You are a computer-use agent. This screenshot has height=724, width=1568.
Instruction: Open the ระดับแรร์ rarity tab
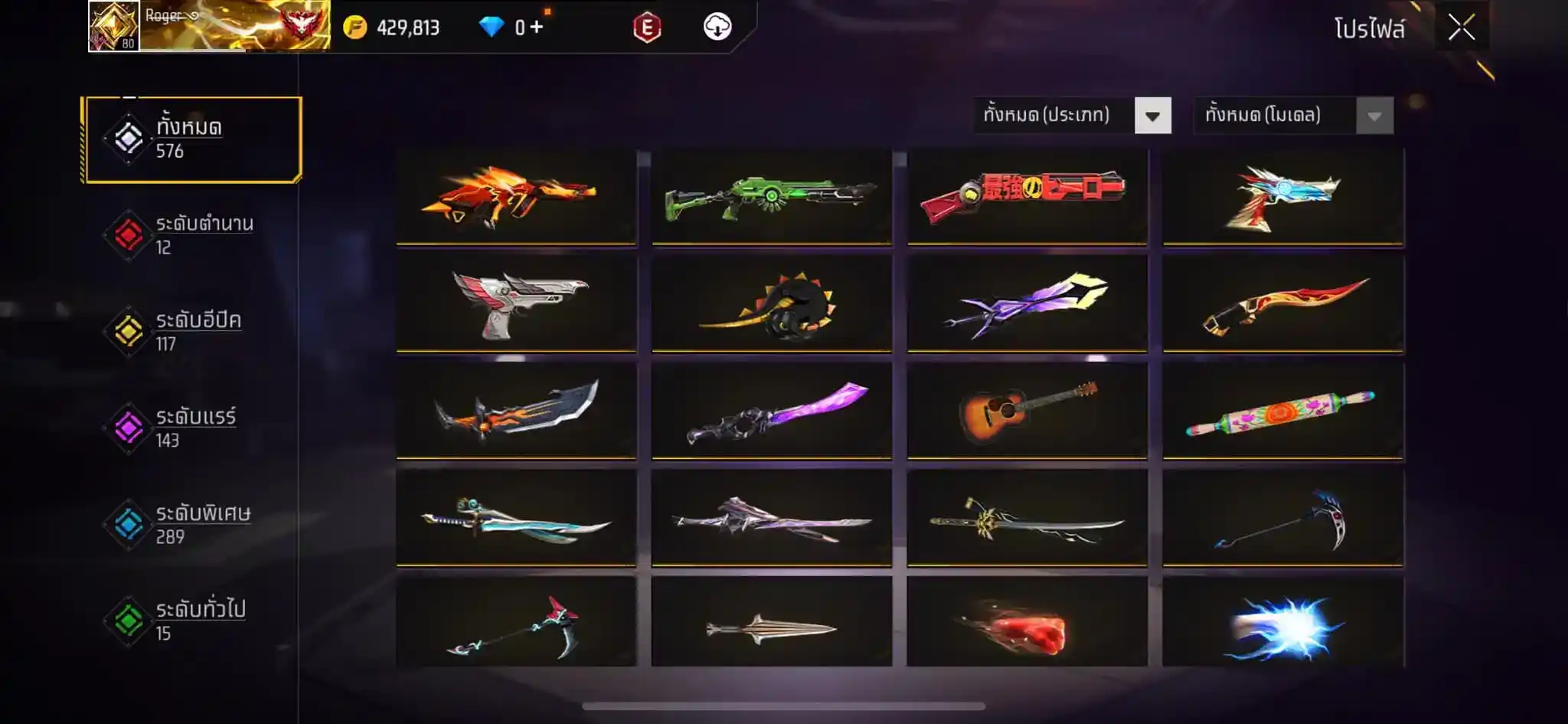click(191, 428)
